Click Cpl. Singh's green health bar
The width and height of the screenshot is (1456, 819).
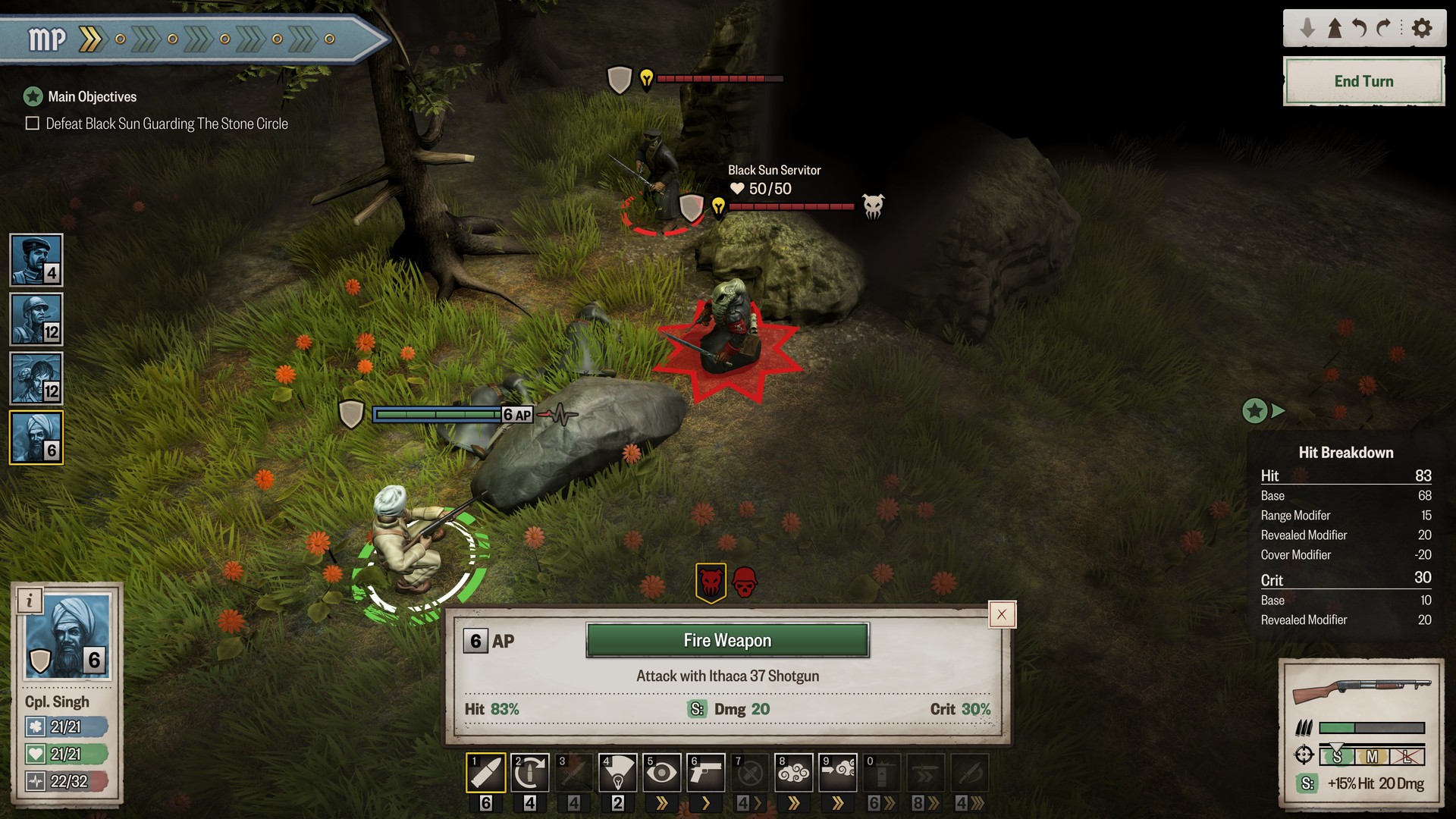tap(67, 755)
